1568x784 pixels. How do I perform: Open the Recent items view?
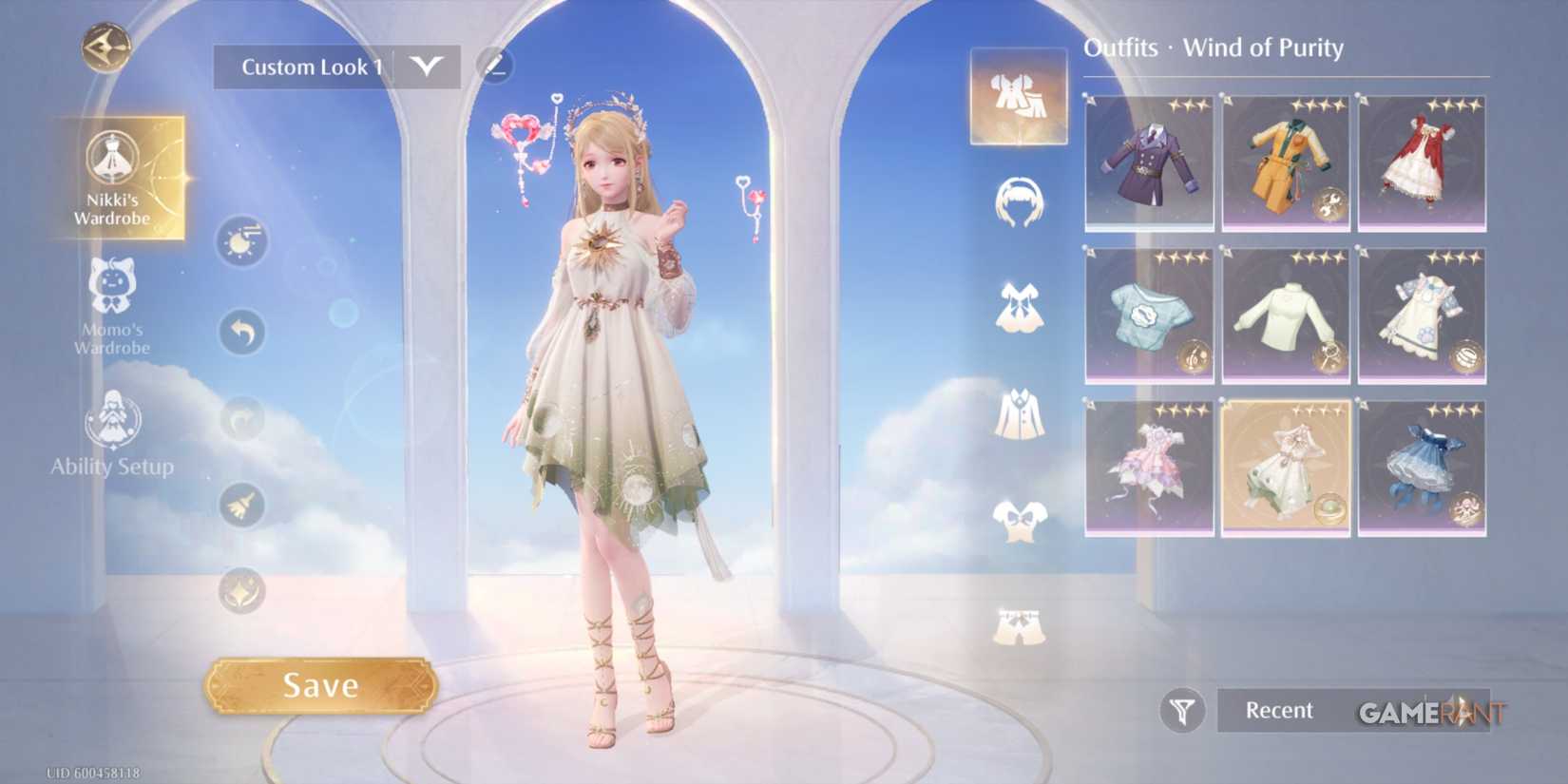(x=1279, y=710)
